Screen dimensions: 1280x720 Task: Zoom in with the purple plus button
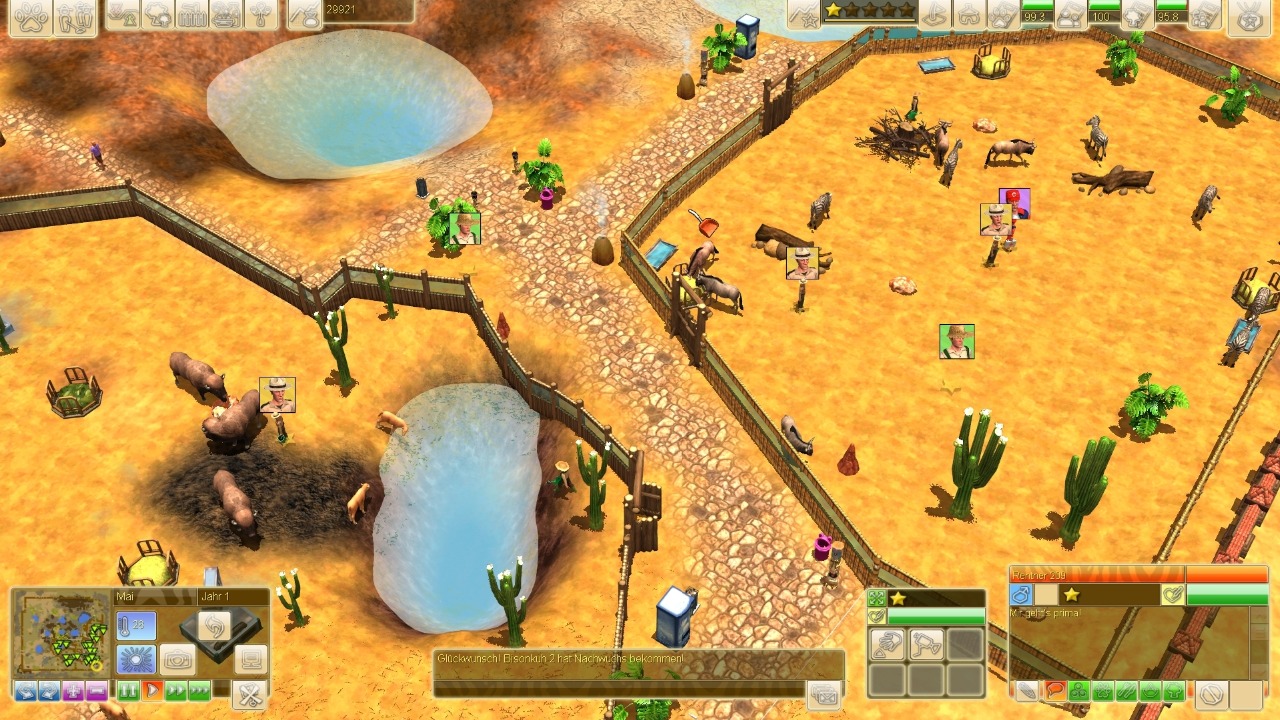pos(72,690)
